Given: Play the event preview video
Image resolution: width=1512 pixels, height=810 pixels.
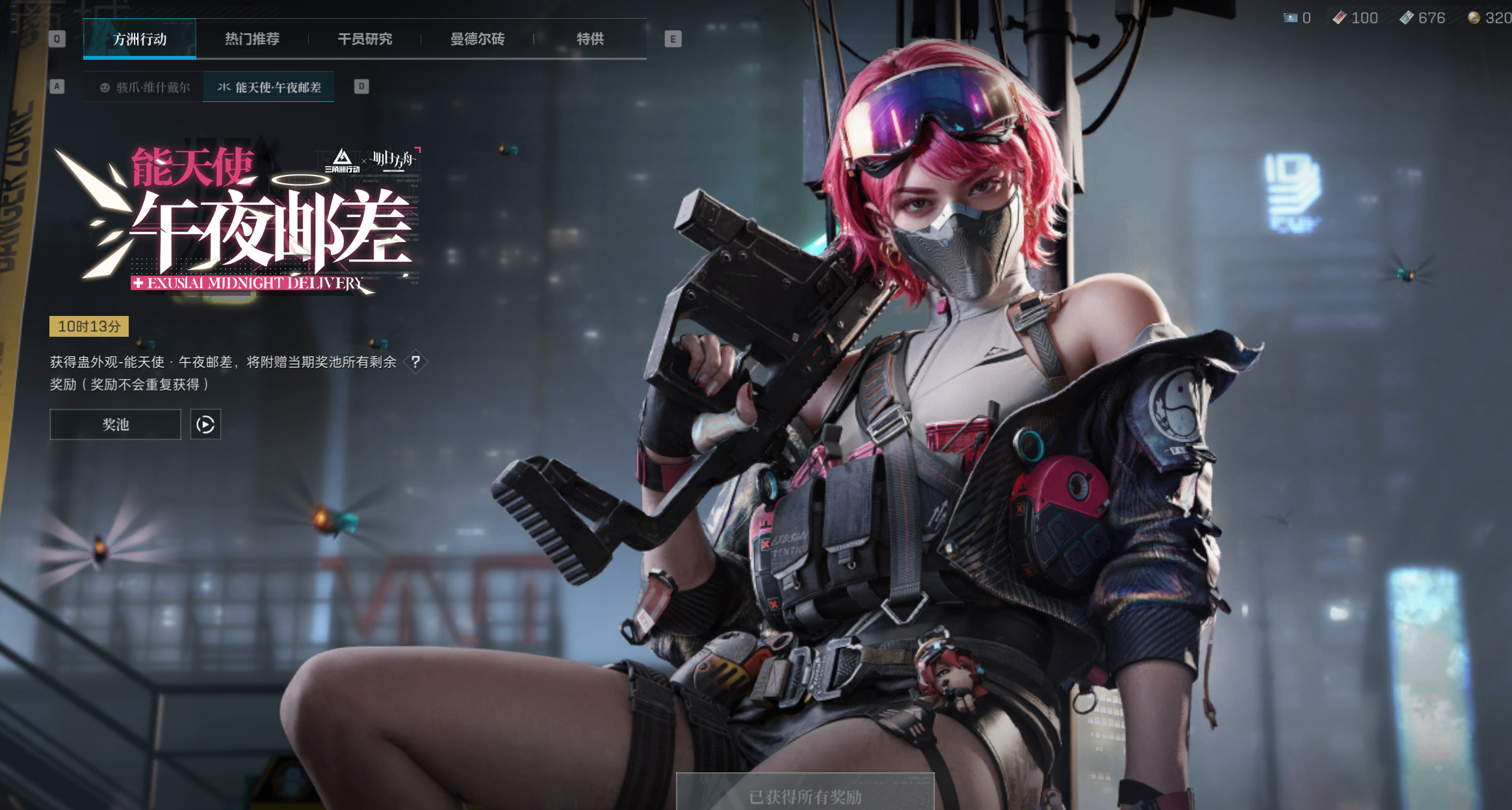Looking at the screenshot, I should (x=205, y=424).
